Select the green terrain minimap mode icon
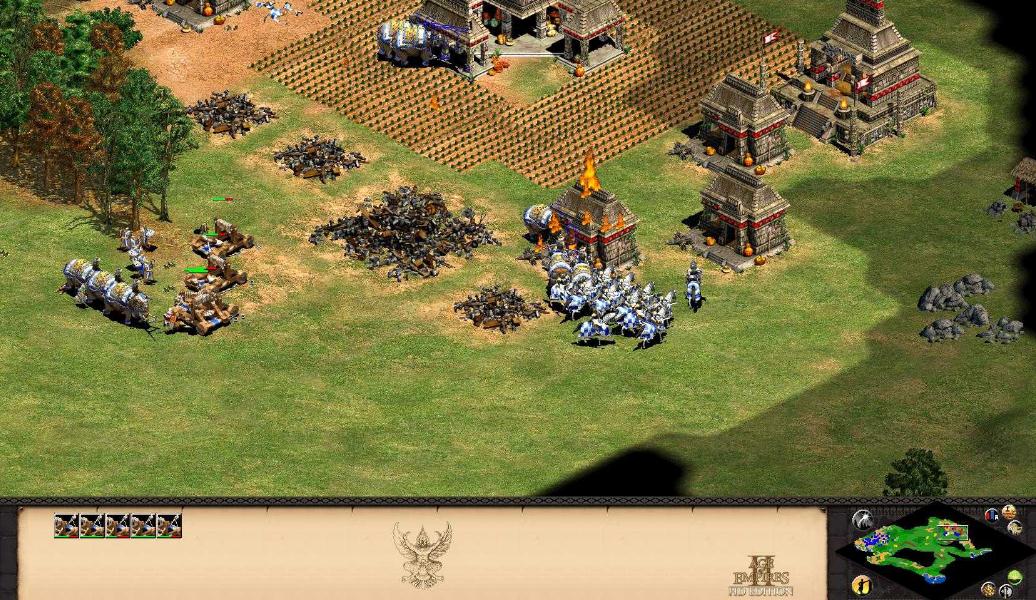The width and height of the screenshot is (1036, 600). coord(1015,577)
